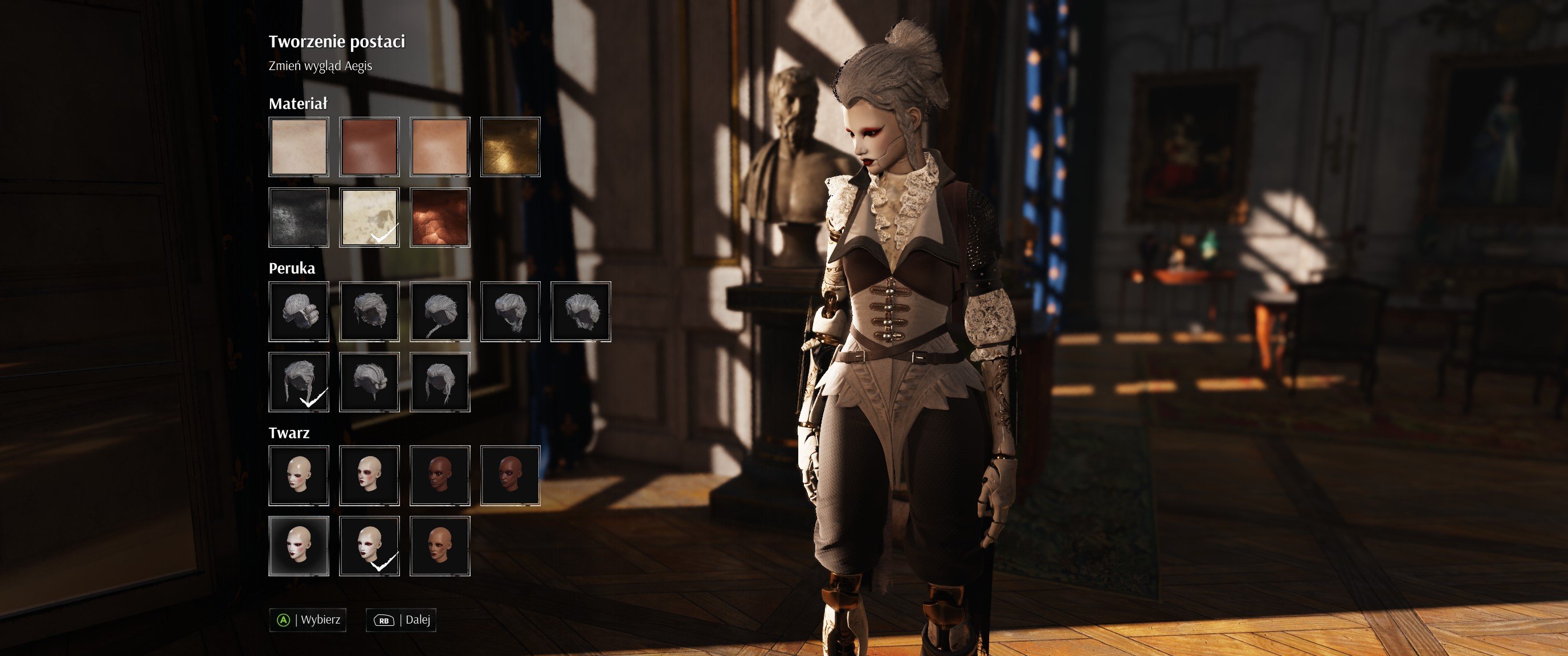
Task: Select the pale skin material swatch
Action: (298, 147)
